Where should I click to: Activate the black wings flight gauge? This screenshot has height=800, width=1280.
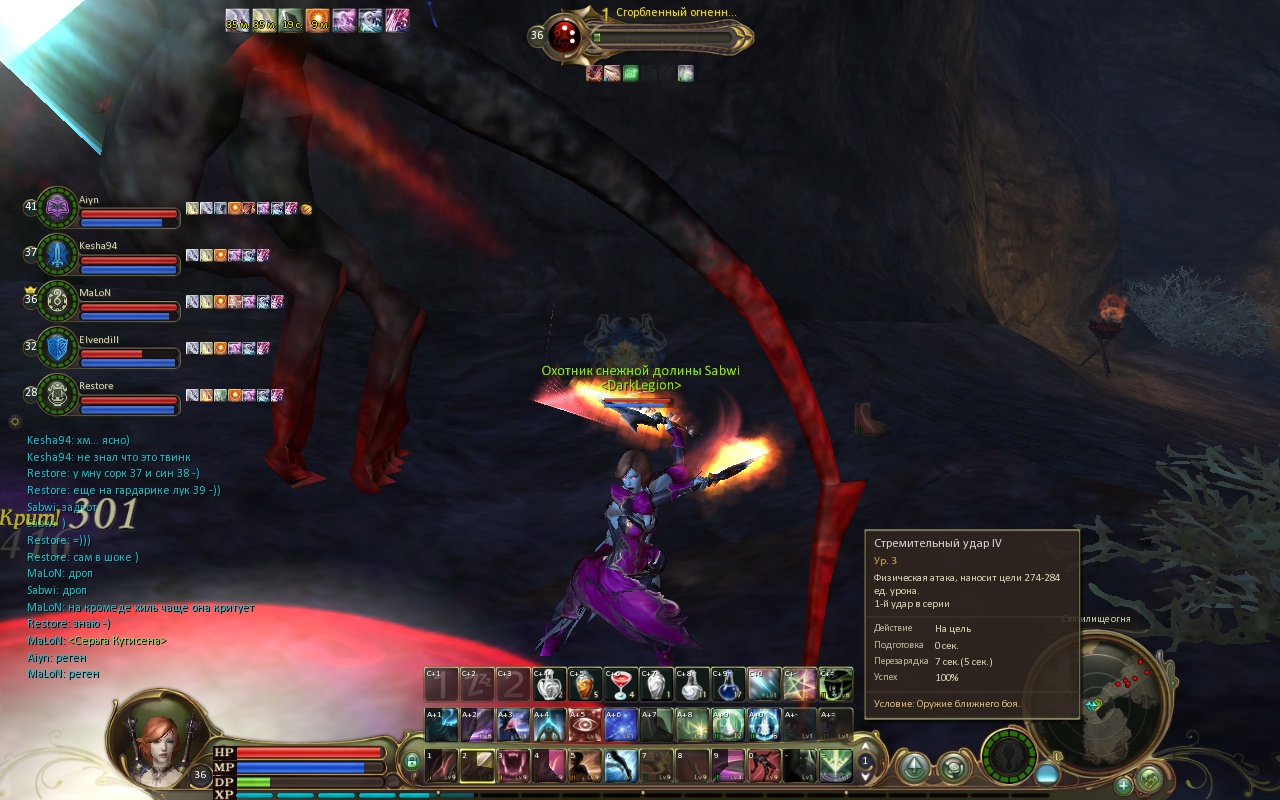tap(1008, 756)
